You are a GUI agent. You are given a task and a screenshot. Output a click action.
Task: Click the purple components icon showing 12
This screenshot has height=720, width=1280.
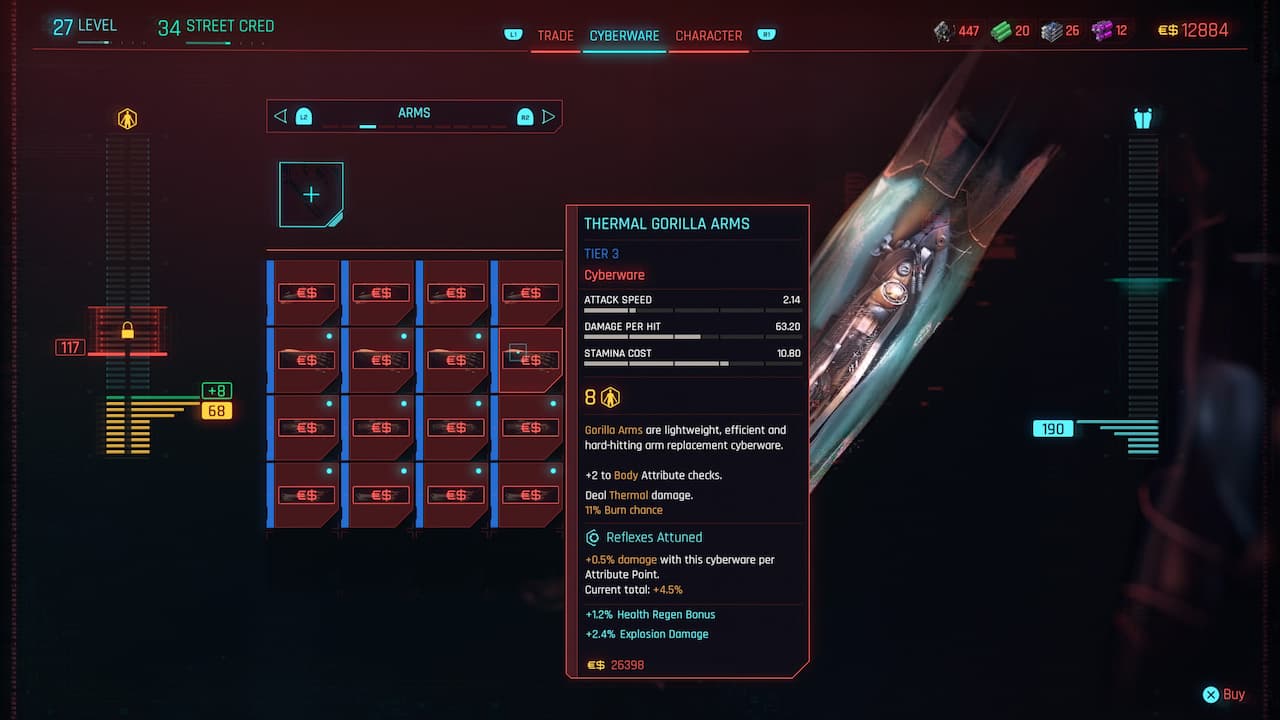[x=1104, y=30]
